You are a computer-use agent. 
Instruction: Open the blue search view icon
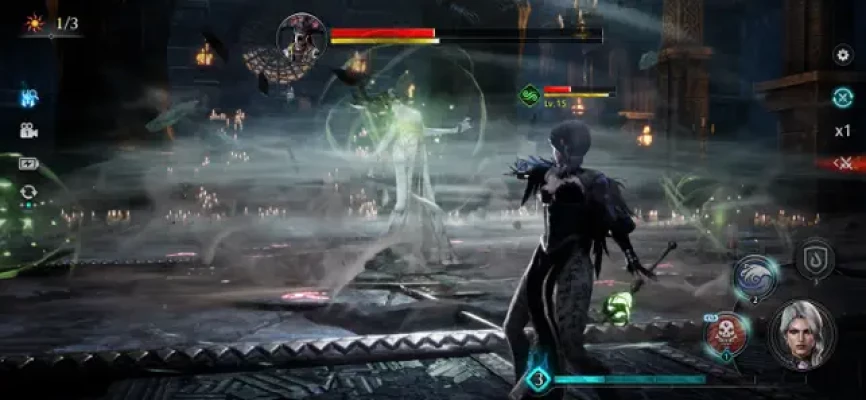[28, 98]
